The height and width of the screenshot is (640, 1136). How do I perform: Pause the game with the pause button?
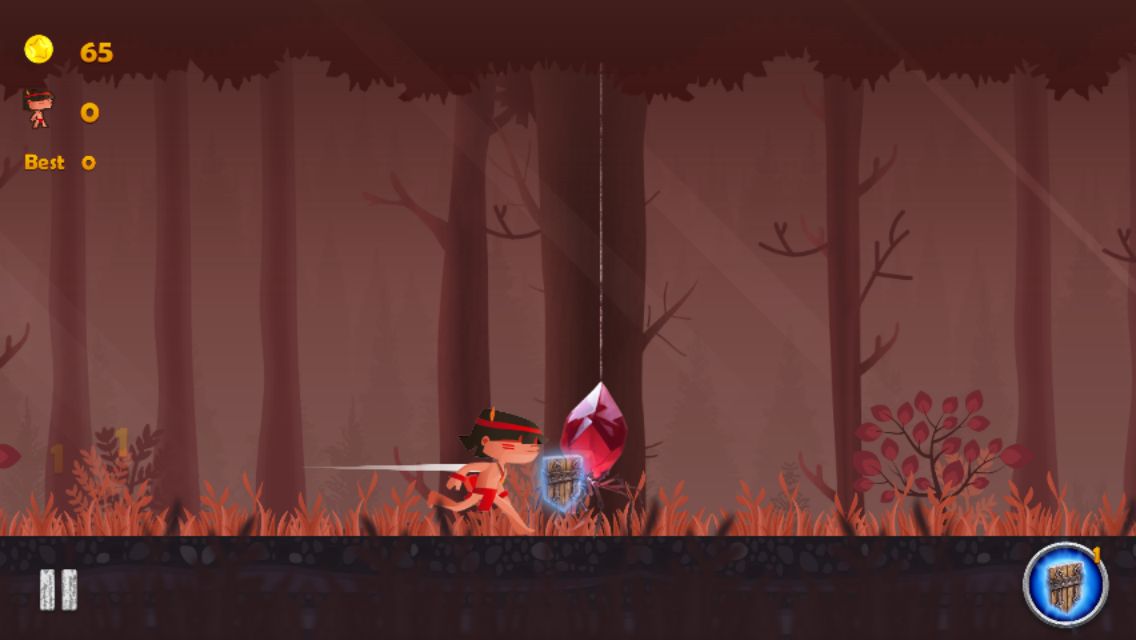point(58,589)
